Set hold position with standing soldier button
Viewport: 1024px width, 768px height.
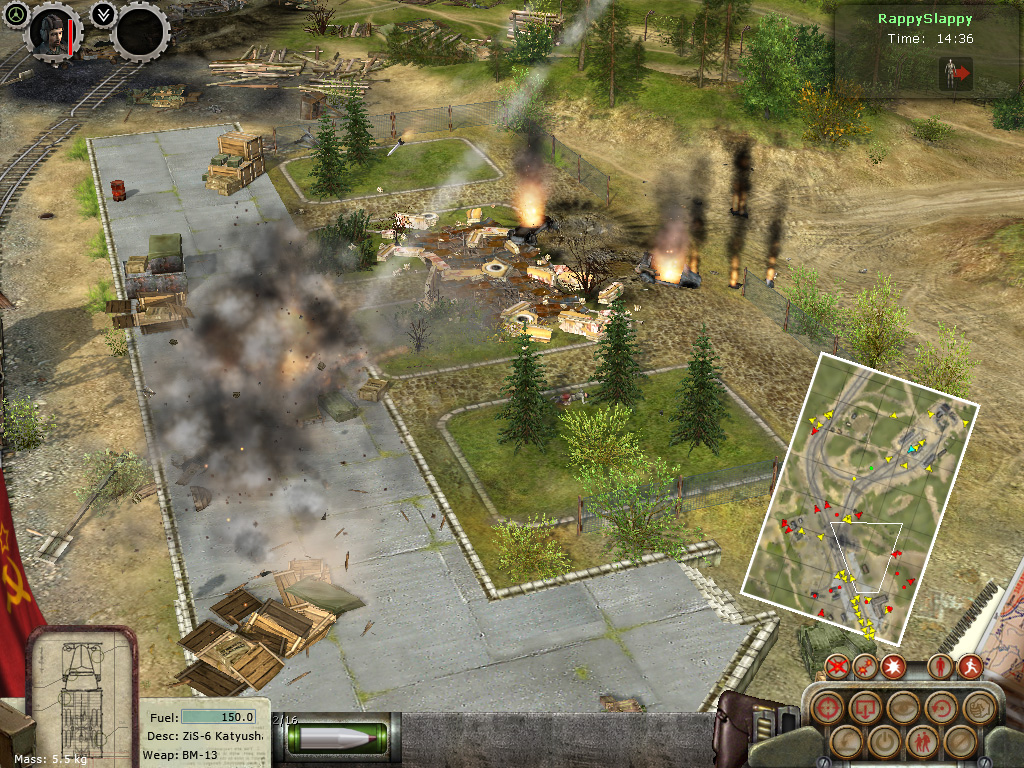tap(940, 666)
